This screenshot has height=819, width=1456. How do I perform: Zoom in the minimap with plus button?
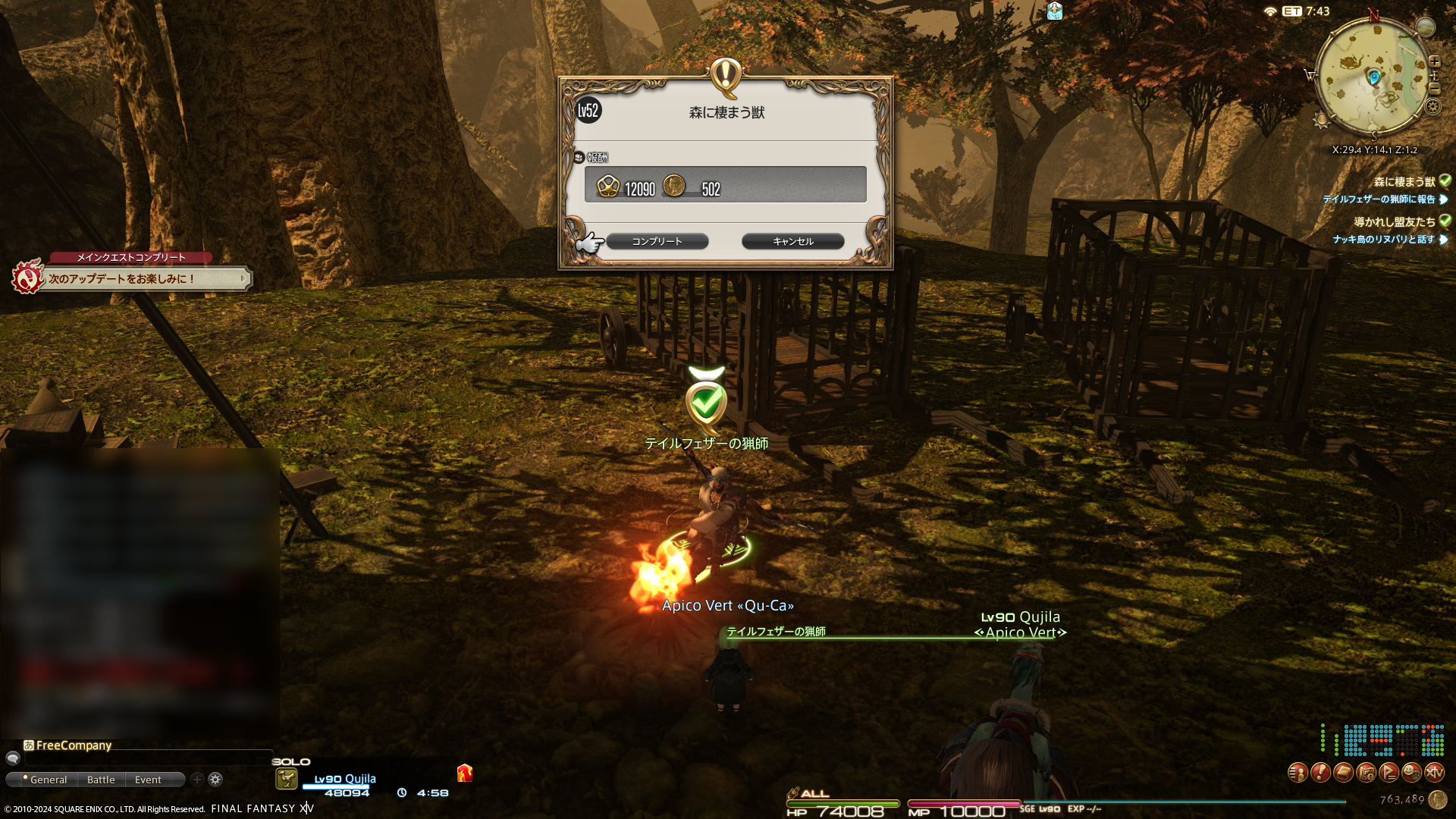[1434, 61]
